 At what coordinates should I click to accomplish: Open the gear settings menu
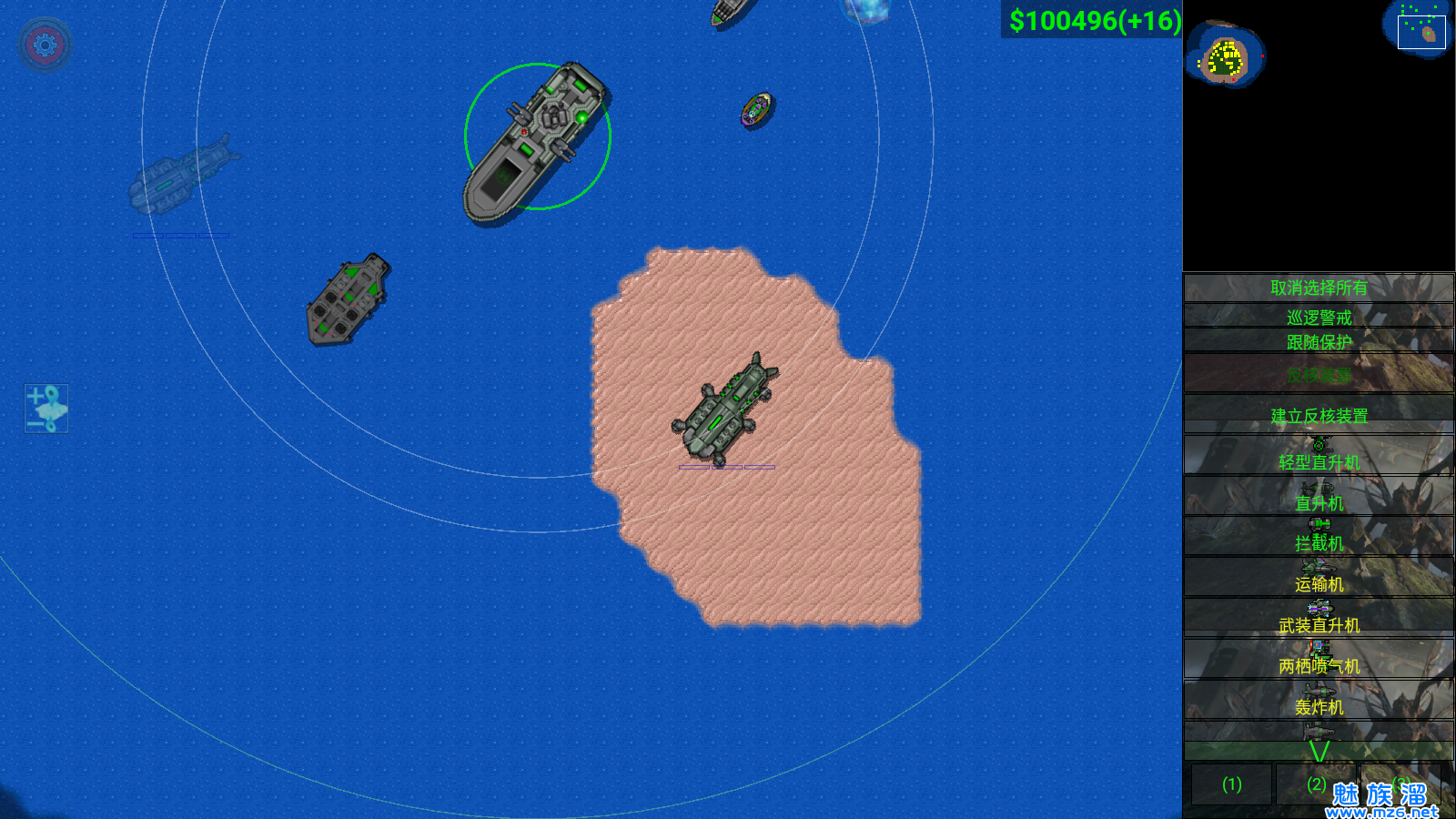45,44
